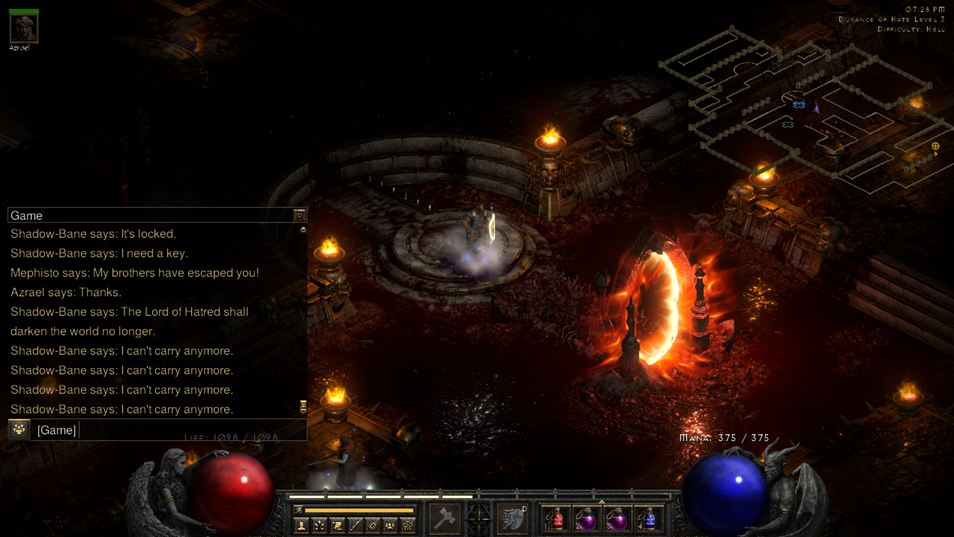Open the Game chat channel dropdown
This screenshot has height=537, width=954.
coord(299,215)
